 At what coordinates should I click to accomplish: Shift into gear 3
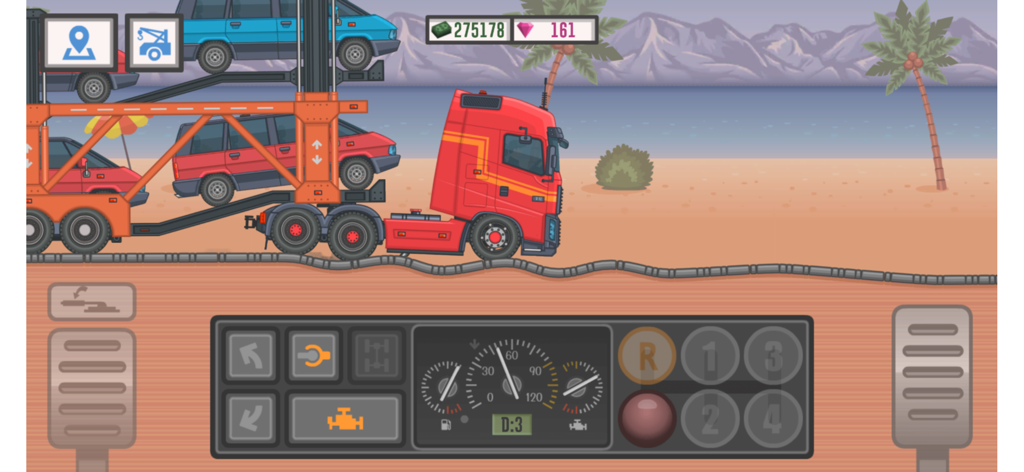tap(773, 356)
